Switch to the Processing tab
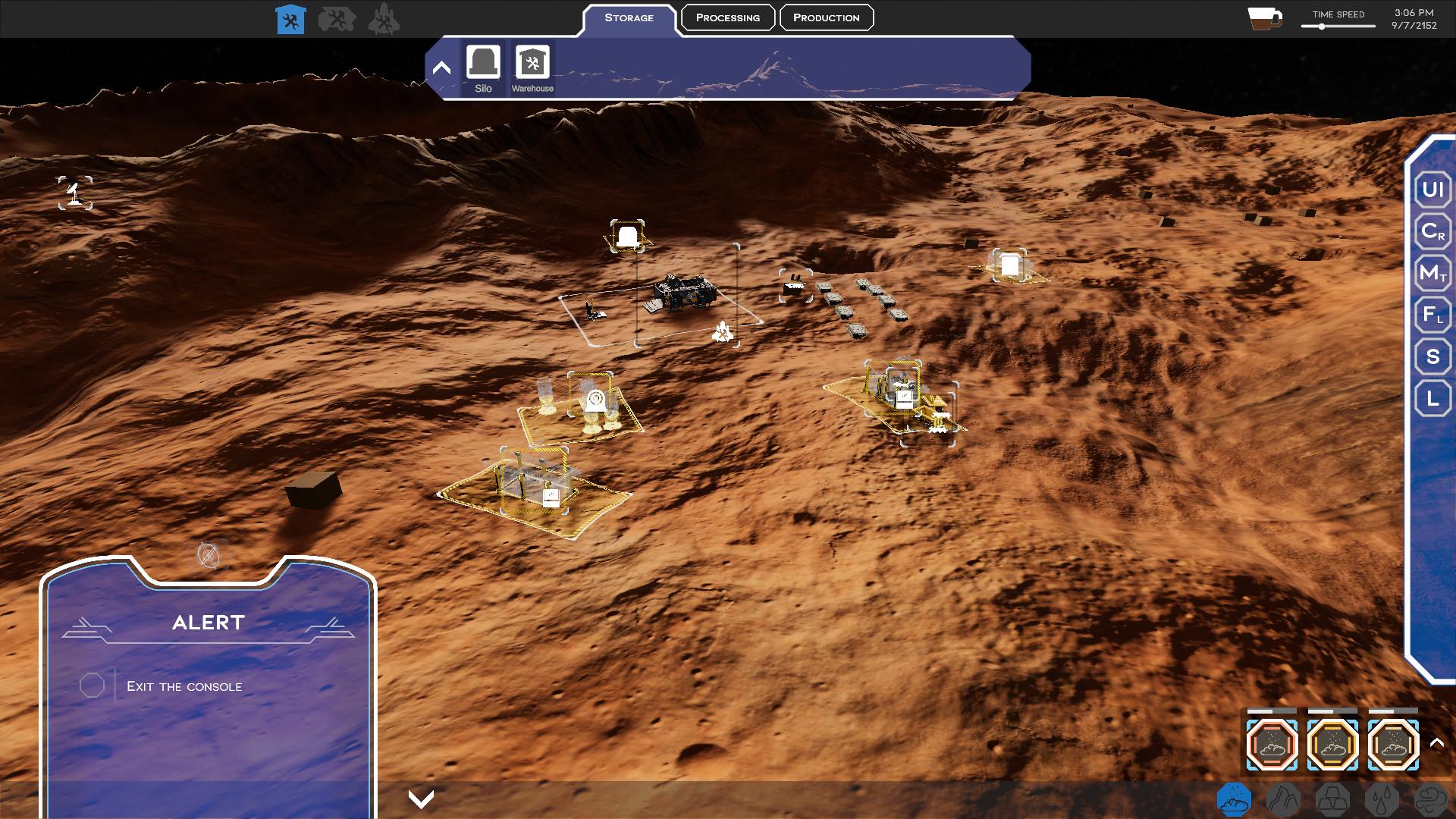 click(x=727, y=17)
